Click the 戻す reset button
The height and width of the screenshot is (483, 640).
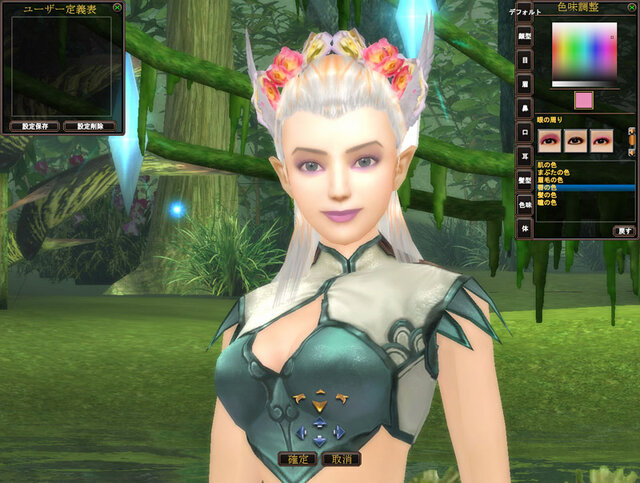[x=623, y=230]
